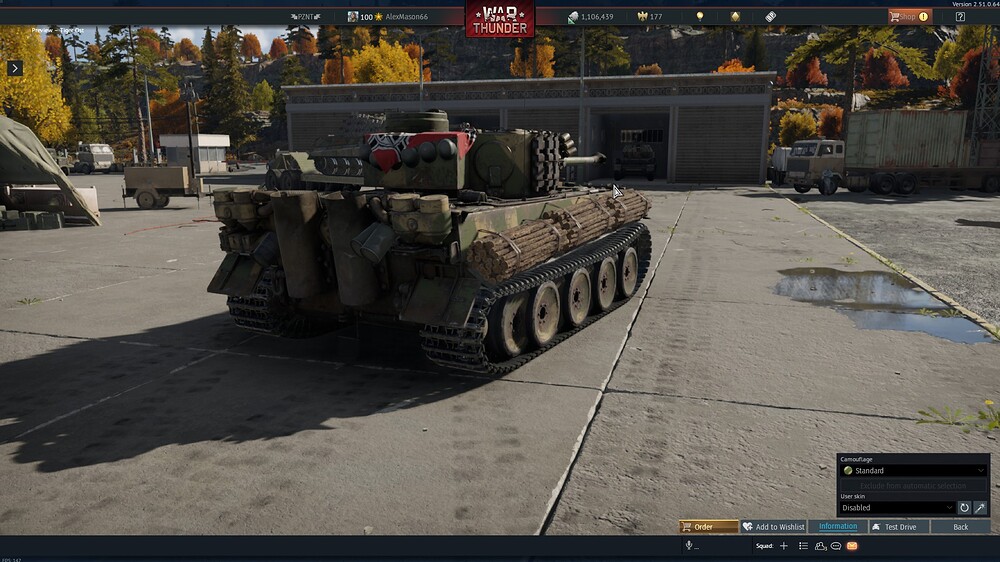Open the contacts list icon

tap(803, 546)
